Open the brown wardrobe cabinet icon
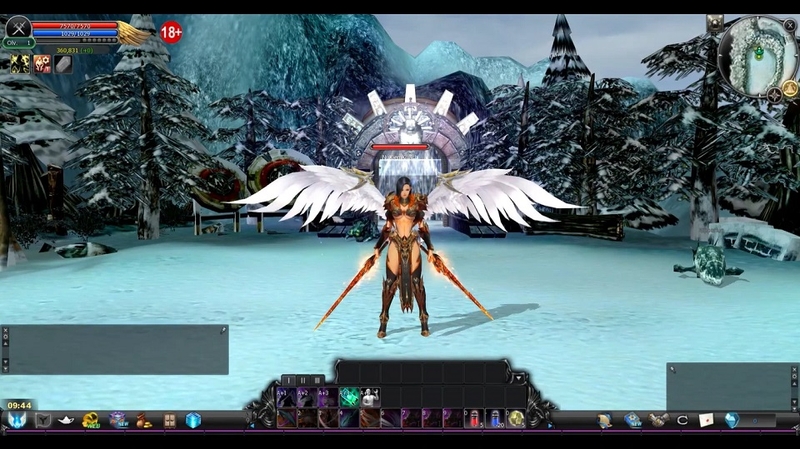Viewport: 800px width, 449px height. 169,420
